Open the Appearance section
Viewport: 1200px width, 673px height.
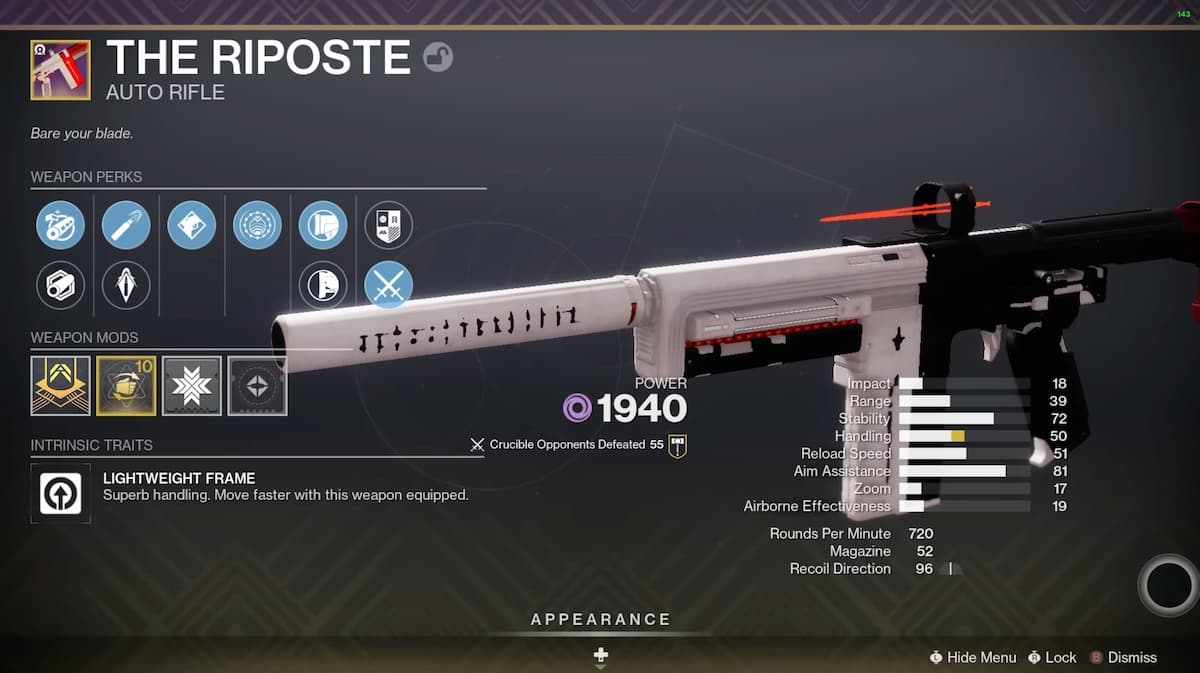[600, 620]
